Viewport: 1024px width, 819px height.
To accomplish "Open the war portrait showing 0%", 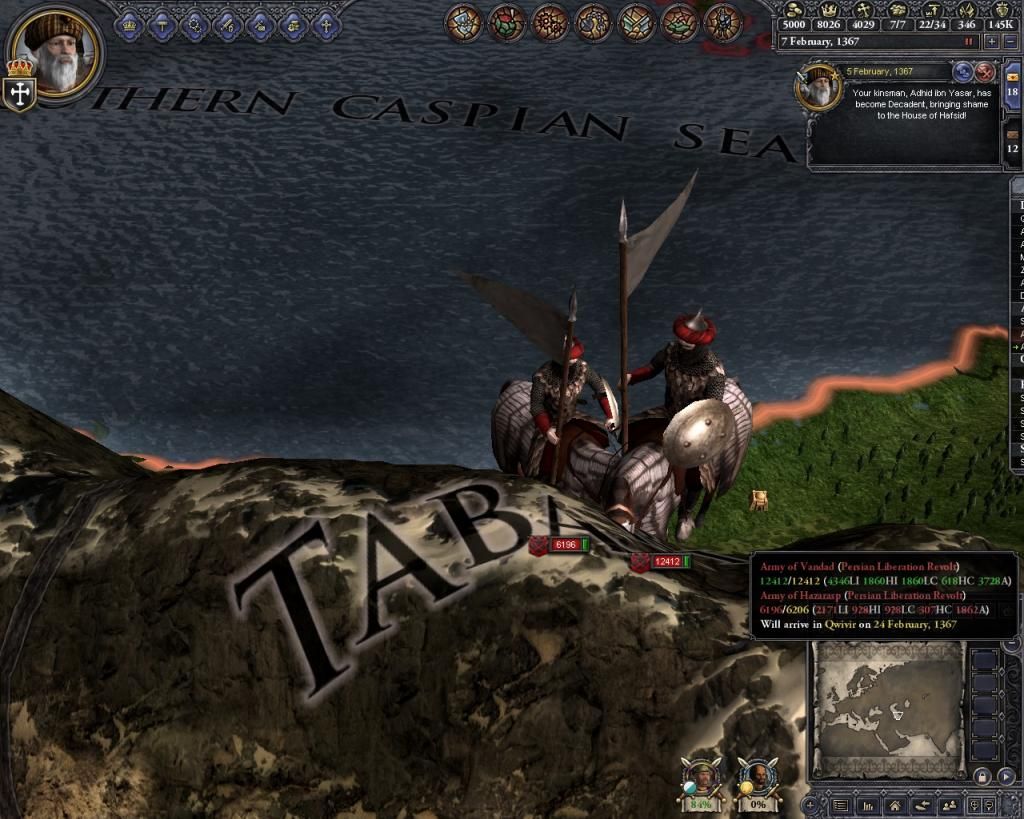I will [757, 778].
